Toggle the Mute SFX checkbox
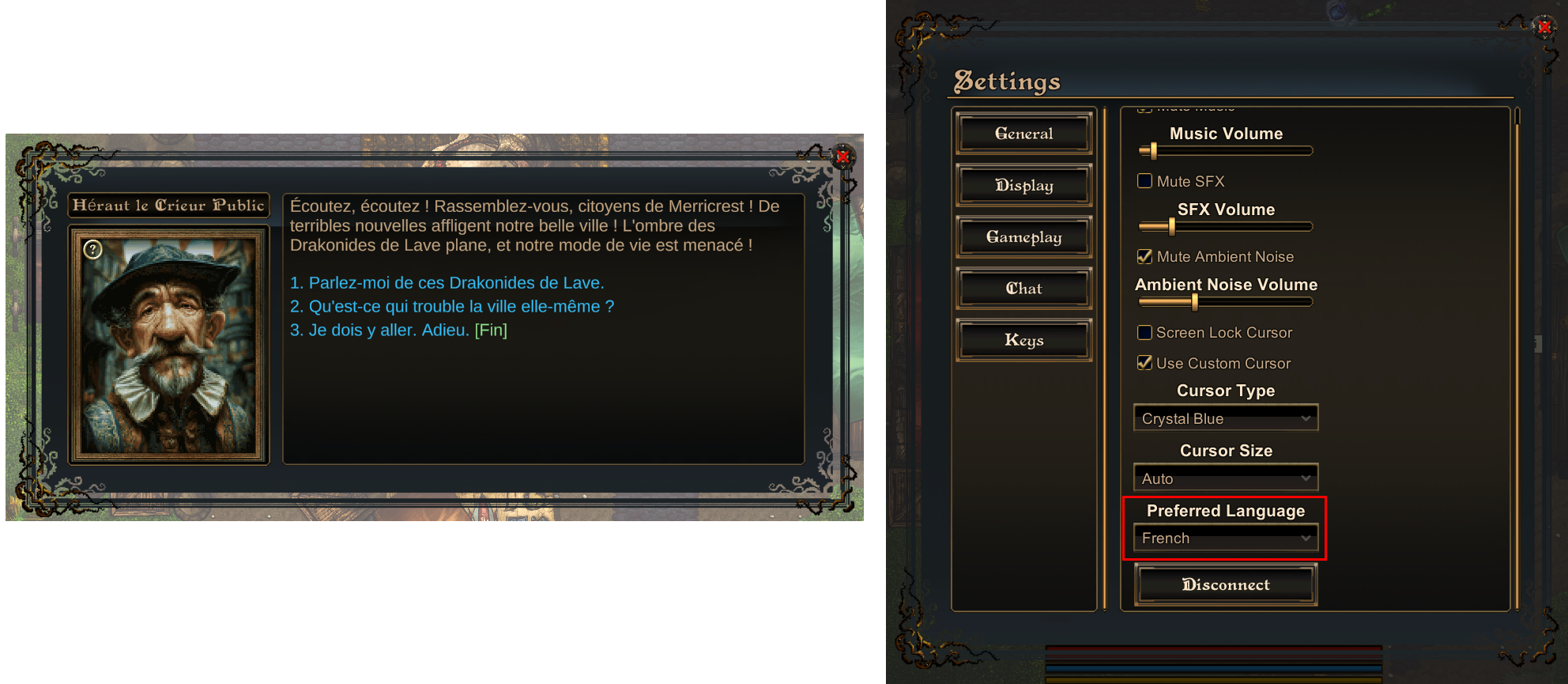 click(1144, 181)
